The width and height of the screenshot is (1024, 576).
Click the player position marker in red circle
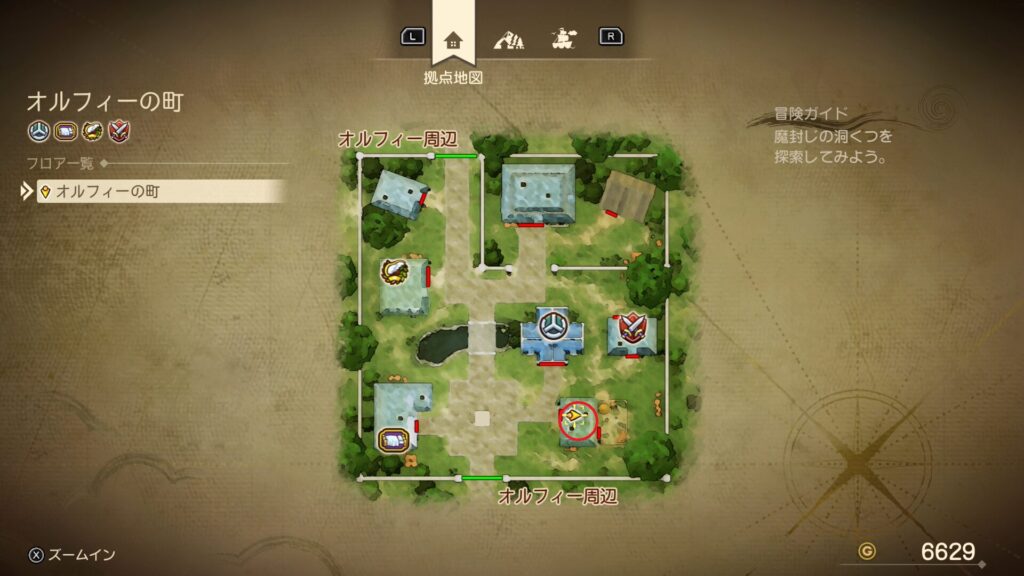(x=576, y=420)
